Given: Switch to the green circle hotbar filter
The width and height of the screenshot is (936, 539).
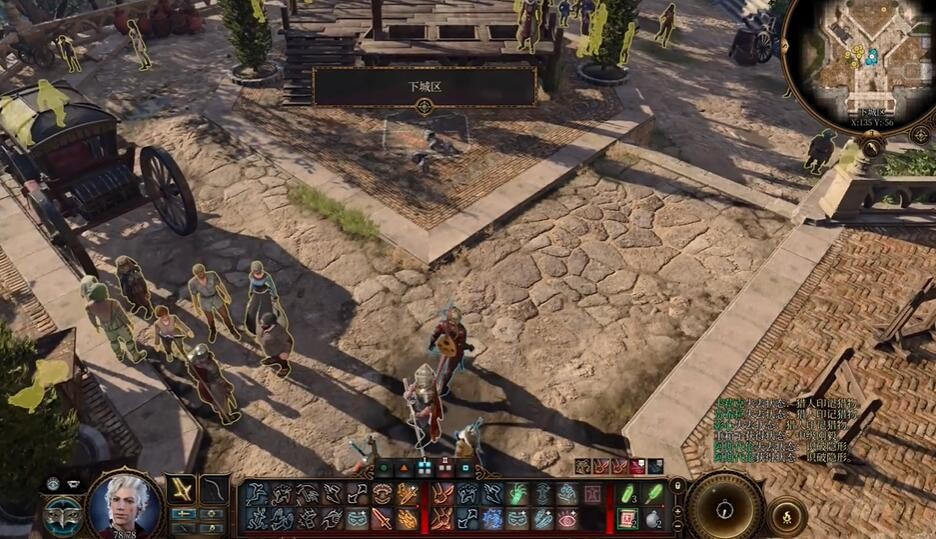Looking at the screenshot, I should tap(384, 467).
